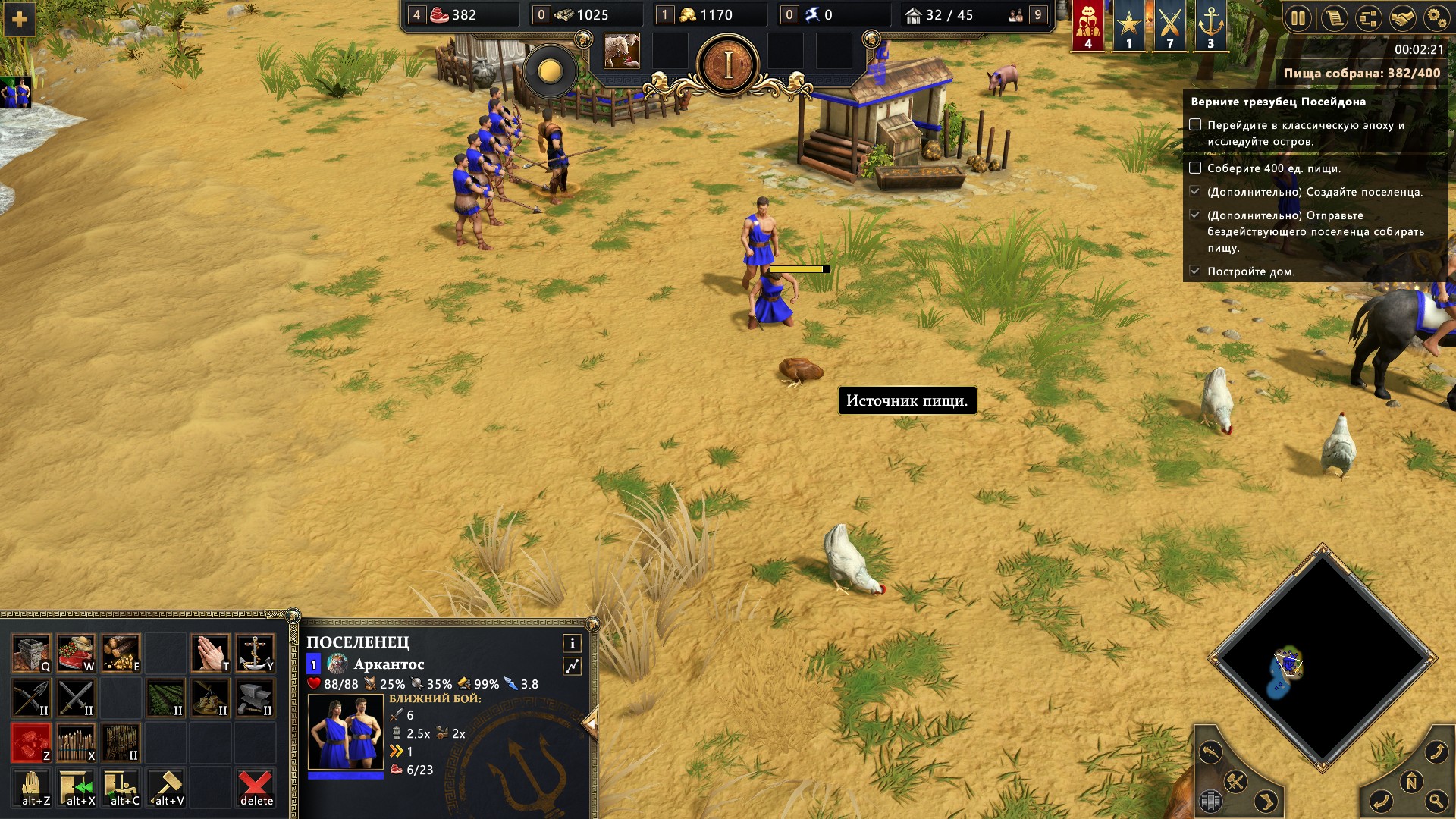Viewport: 1456px width, 819px height.
Task: Click the minimap to move the camera
Action: pos(1322,658)
